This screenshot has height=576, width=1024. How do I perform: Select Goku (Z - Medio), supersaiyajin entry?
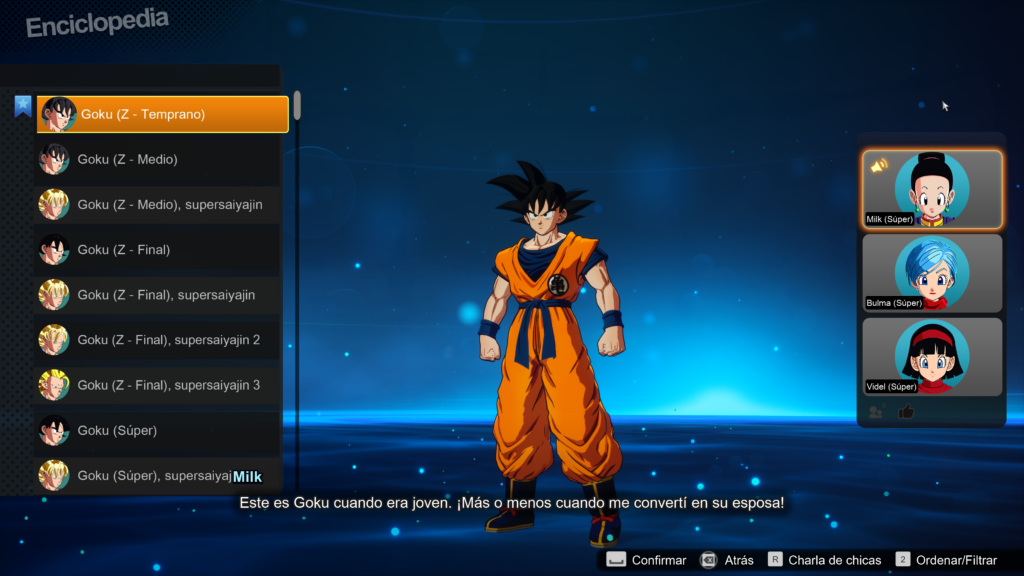click(158, 204)
